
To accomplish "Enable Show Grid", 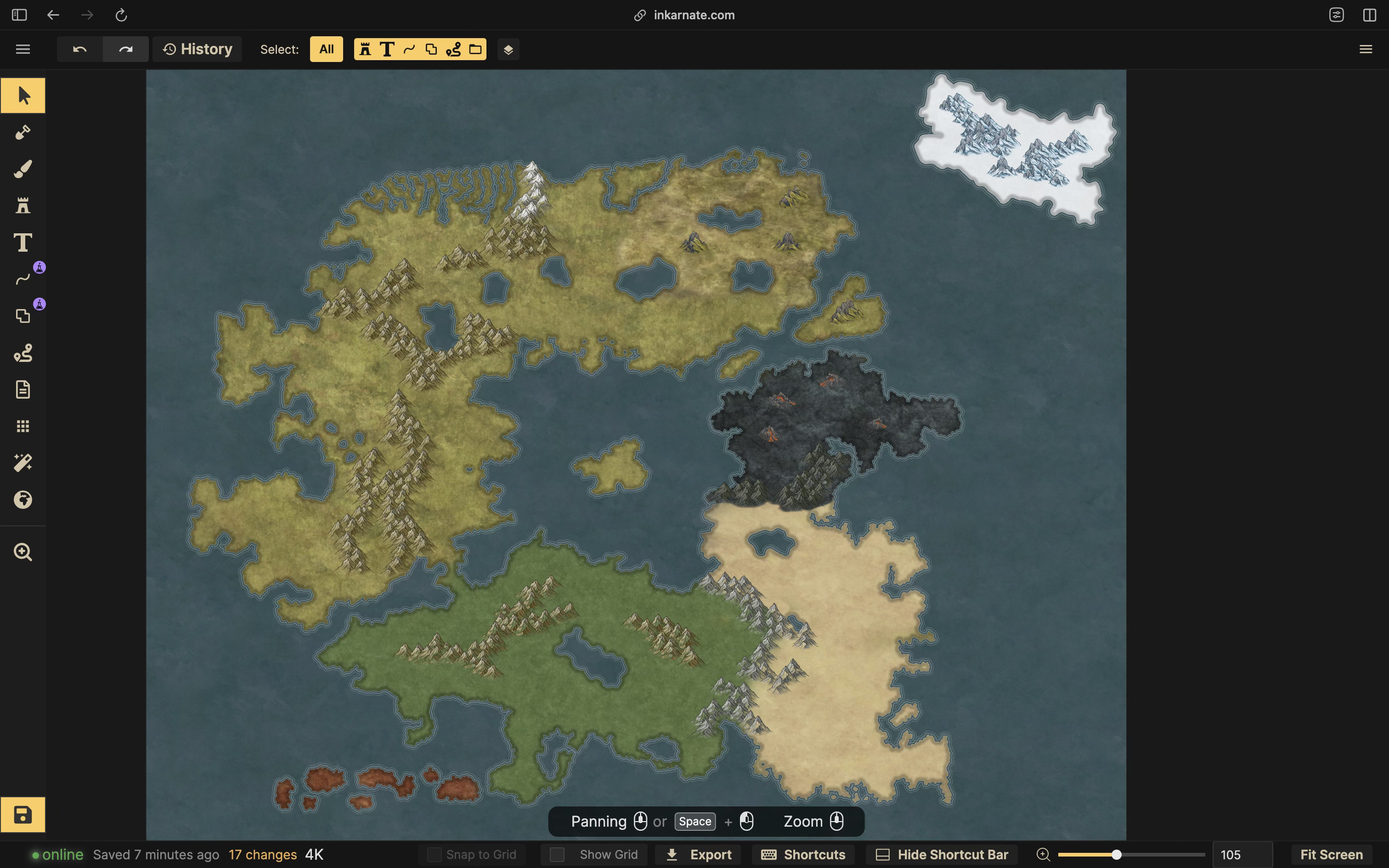I will 557,854.
